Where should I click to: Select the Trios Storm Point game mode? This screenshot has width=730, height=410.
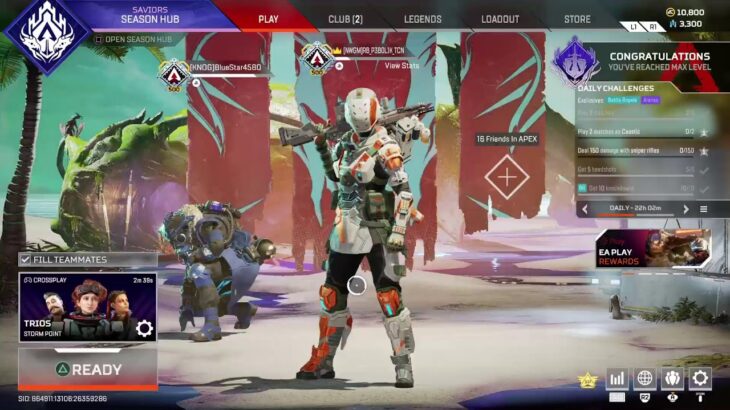click(88, 307)
